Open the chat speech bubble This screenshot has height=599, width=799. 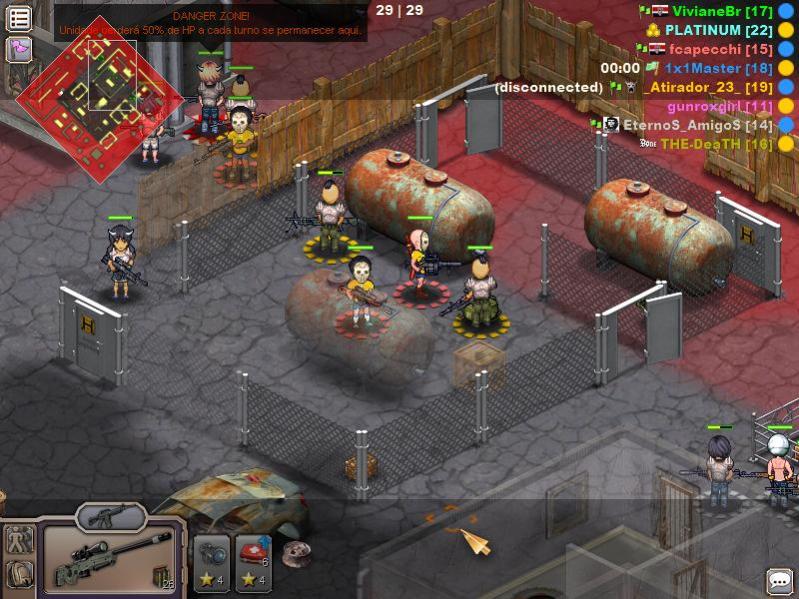[x=780, y=581]
